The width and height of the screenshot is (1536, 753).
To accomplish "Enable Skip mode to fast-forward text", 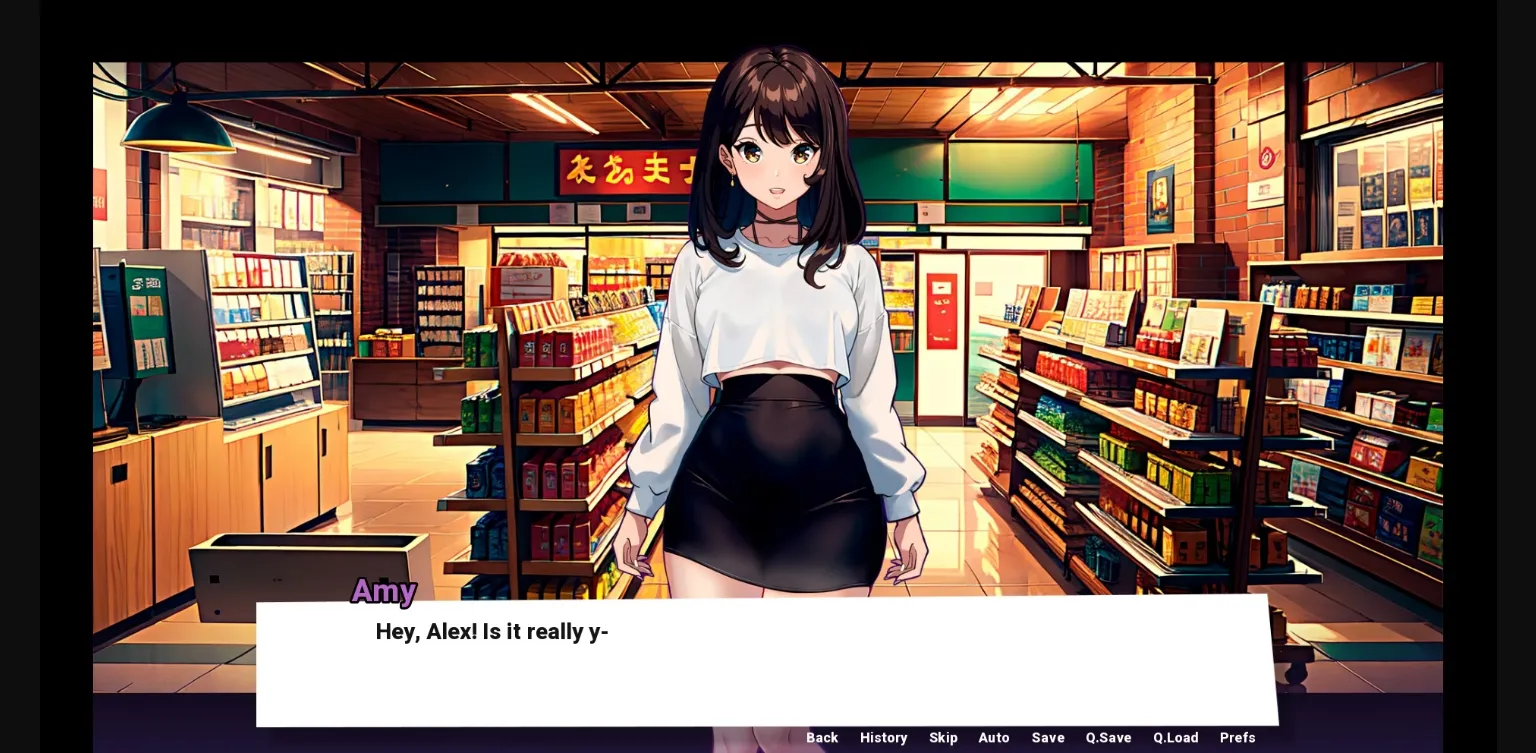I will click(943, 738).
